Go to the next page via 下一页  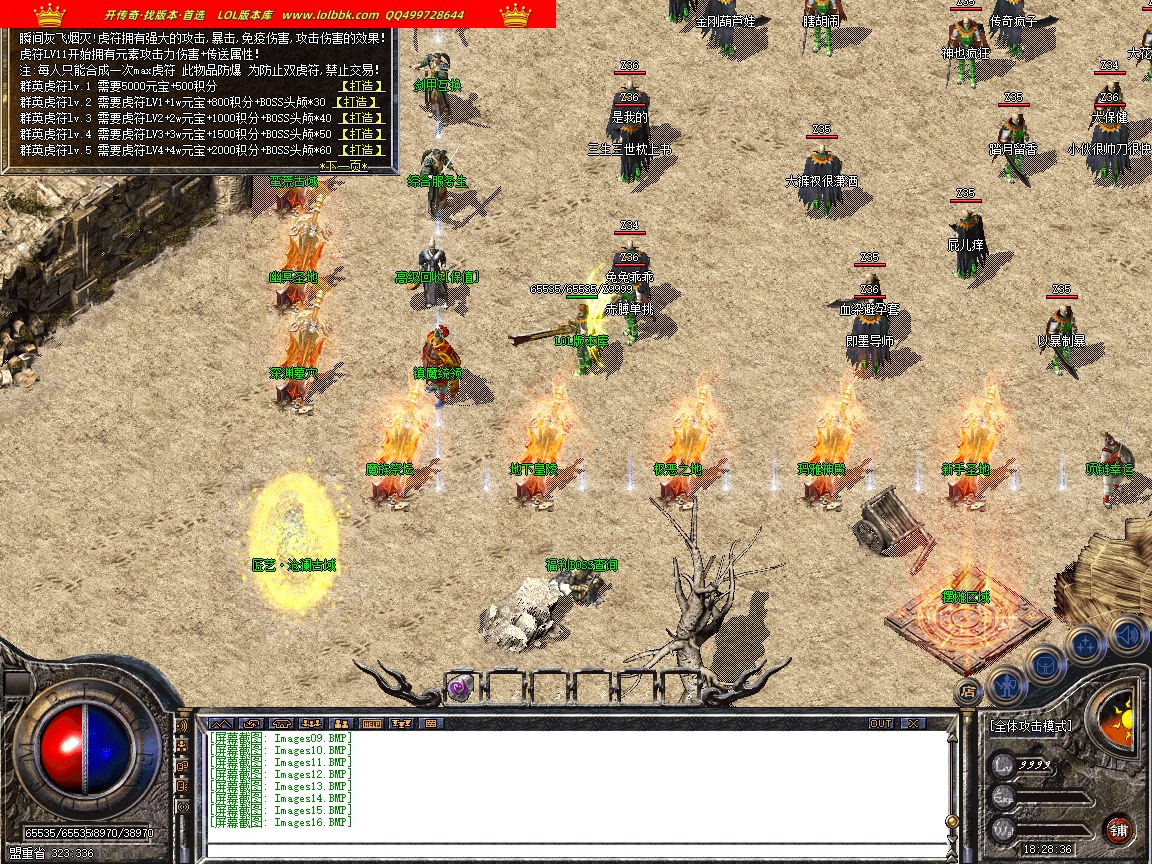point(344,166)
